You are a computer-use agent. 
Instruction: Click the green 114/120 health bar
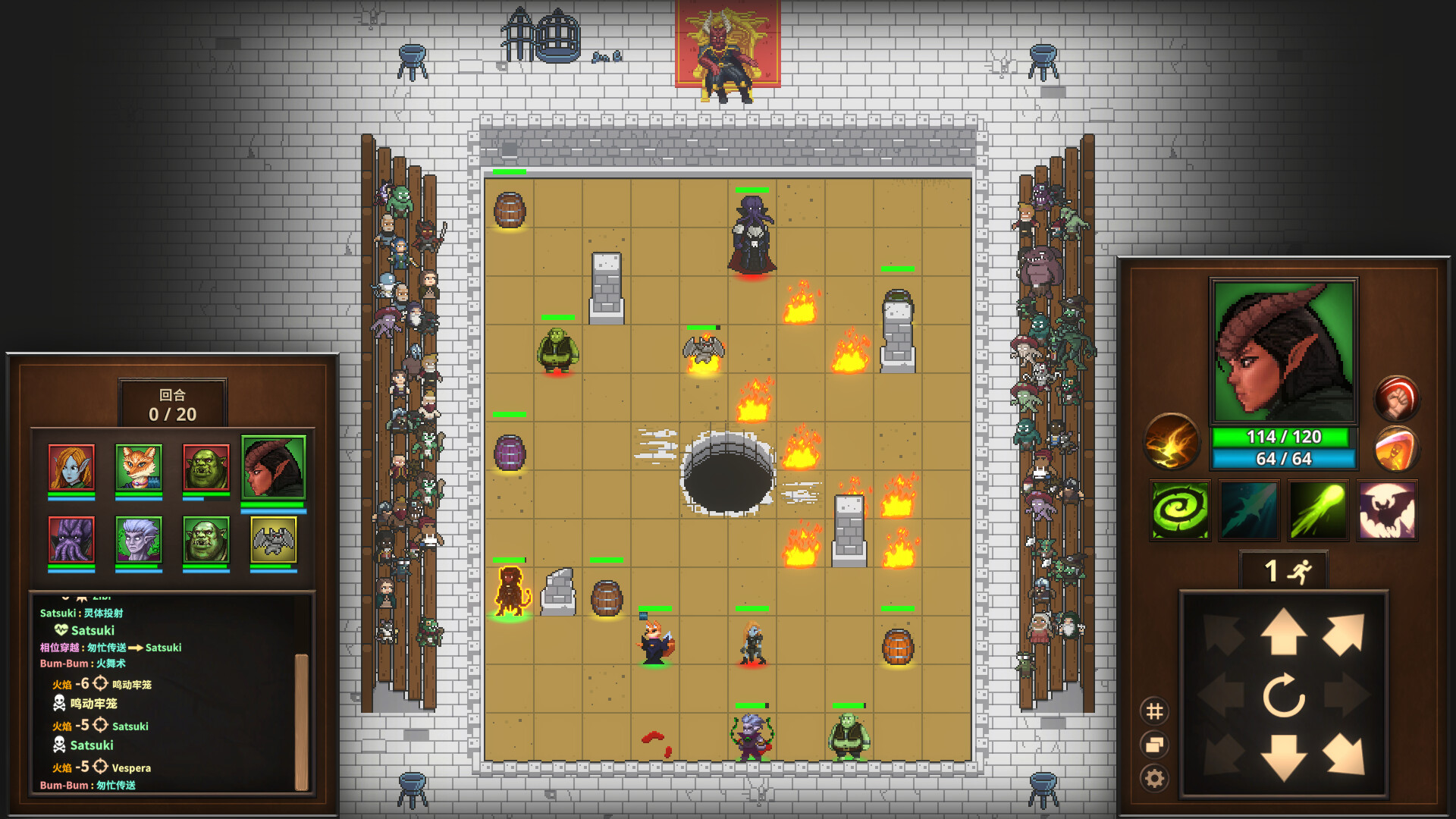point(1283,437)
